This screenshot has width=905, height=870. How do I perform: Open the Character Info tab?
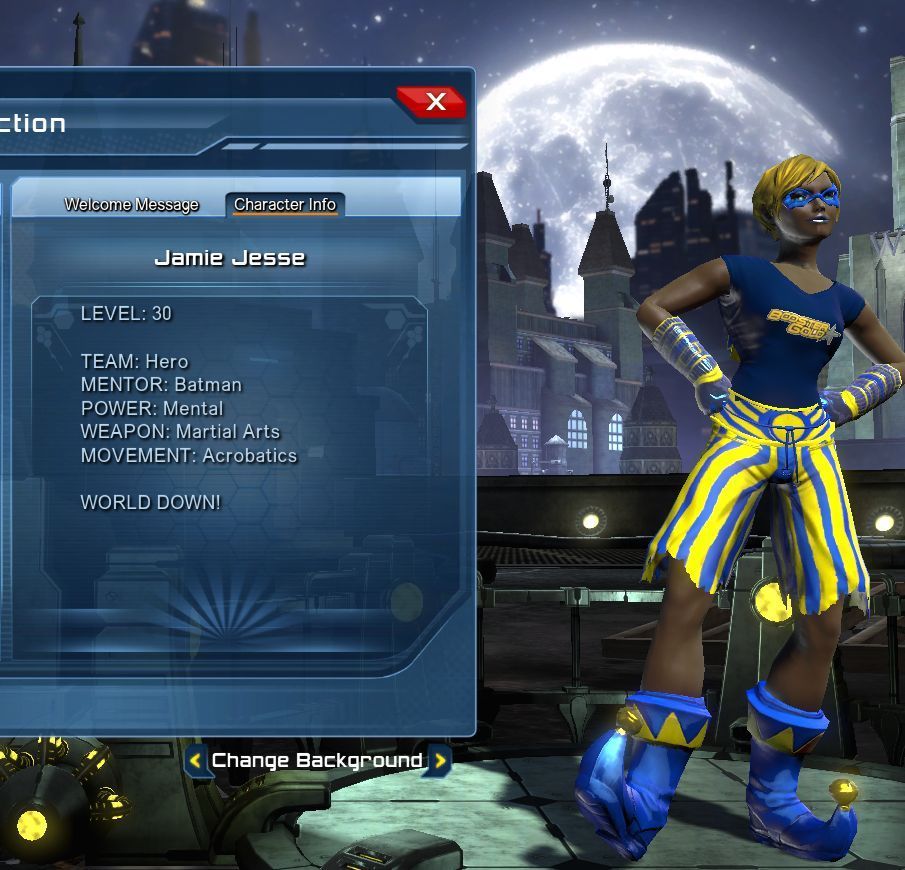coord(285,204)
